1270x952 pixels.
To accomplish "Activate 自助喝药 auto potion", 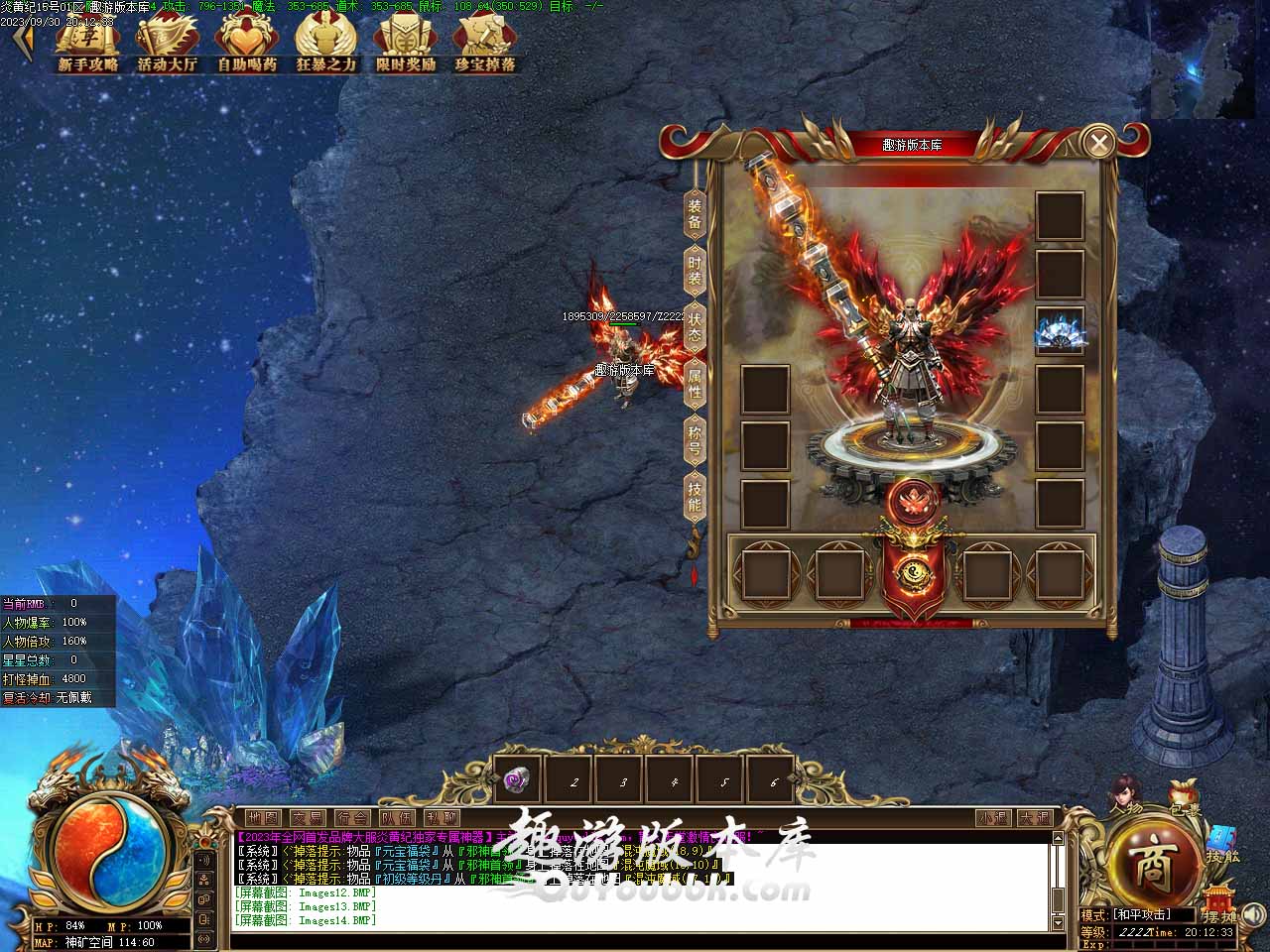I will tap(246, 46).
